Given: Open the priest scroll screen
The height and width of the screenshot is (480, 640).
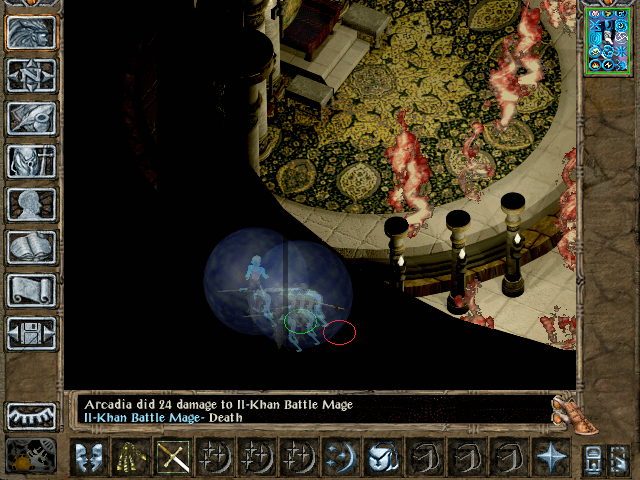Looking at the screenshot, I should pos(31,290).
